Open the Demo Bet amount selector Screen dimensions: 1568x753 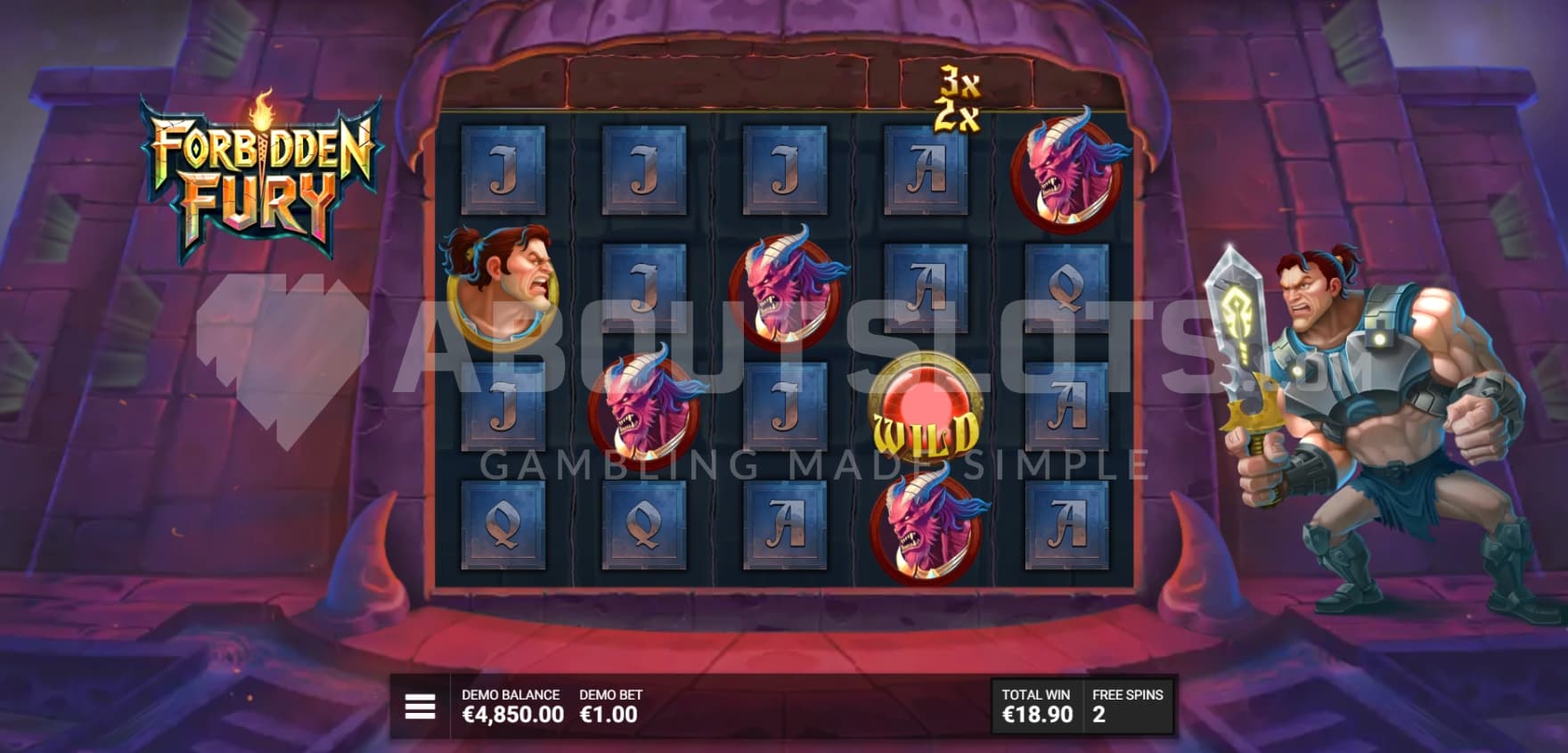click(x=609, y=706)
